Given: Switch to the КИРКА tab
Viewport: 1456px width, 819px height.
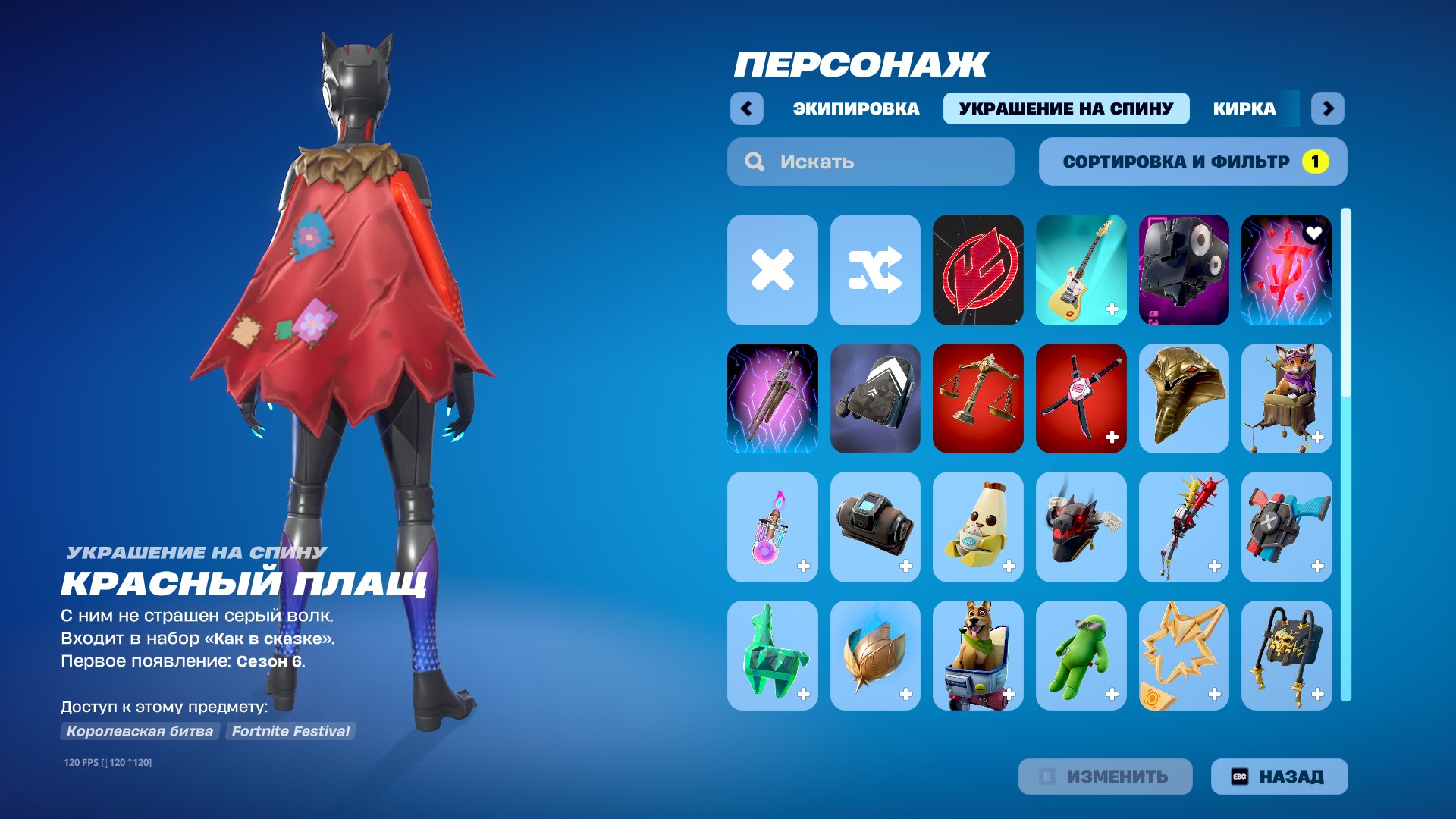Looking at the screenshot, I should pos(1244,108).
